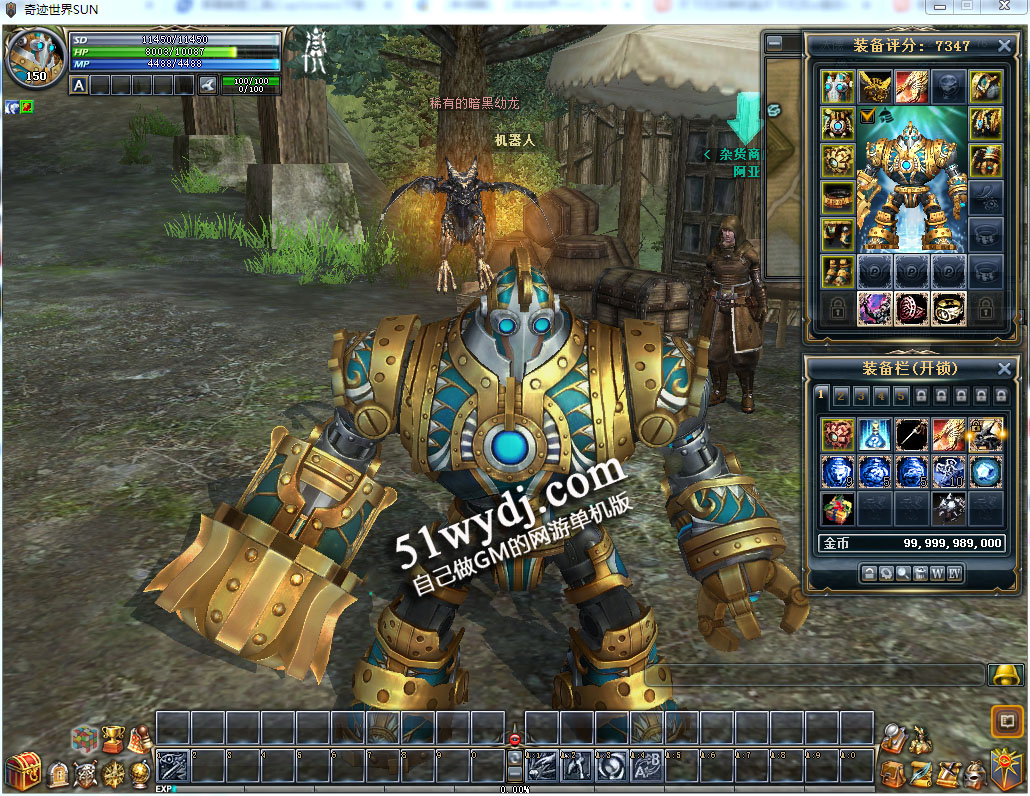Open the Rubik's cube icon menu
Image resolution: width=1030 pixels, height=796 pixels.
coord(85,740)
